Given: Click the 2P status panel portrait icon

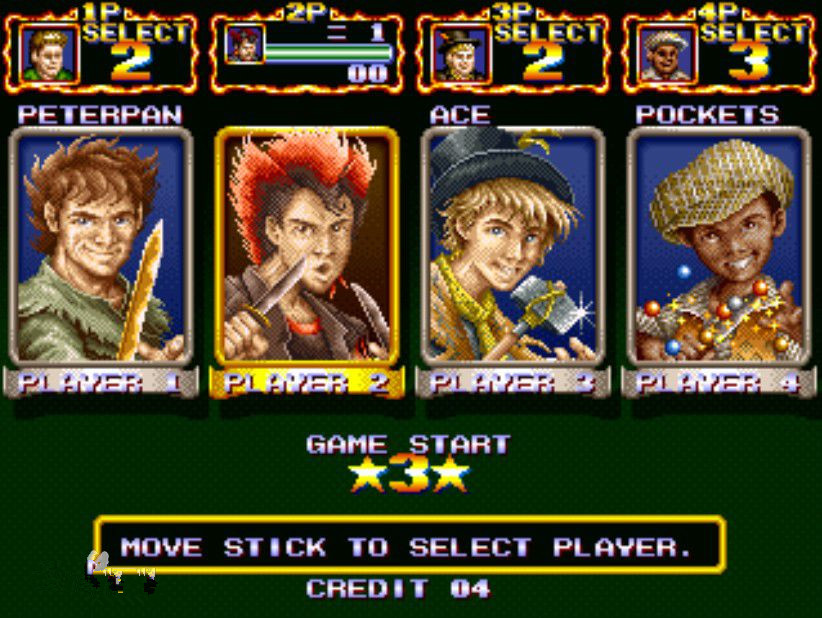Looking at the screenshot, I should coord(244,45).
